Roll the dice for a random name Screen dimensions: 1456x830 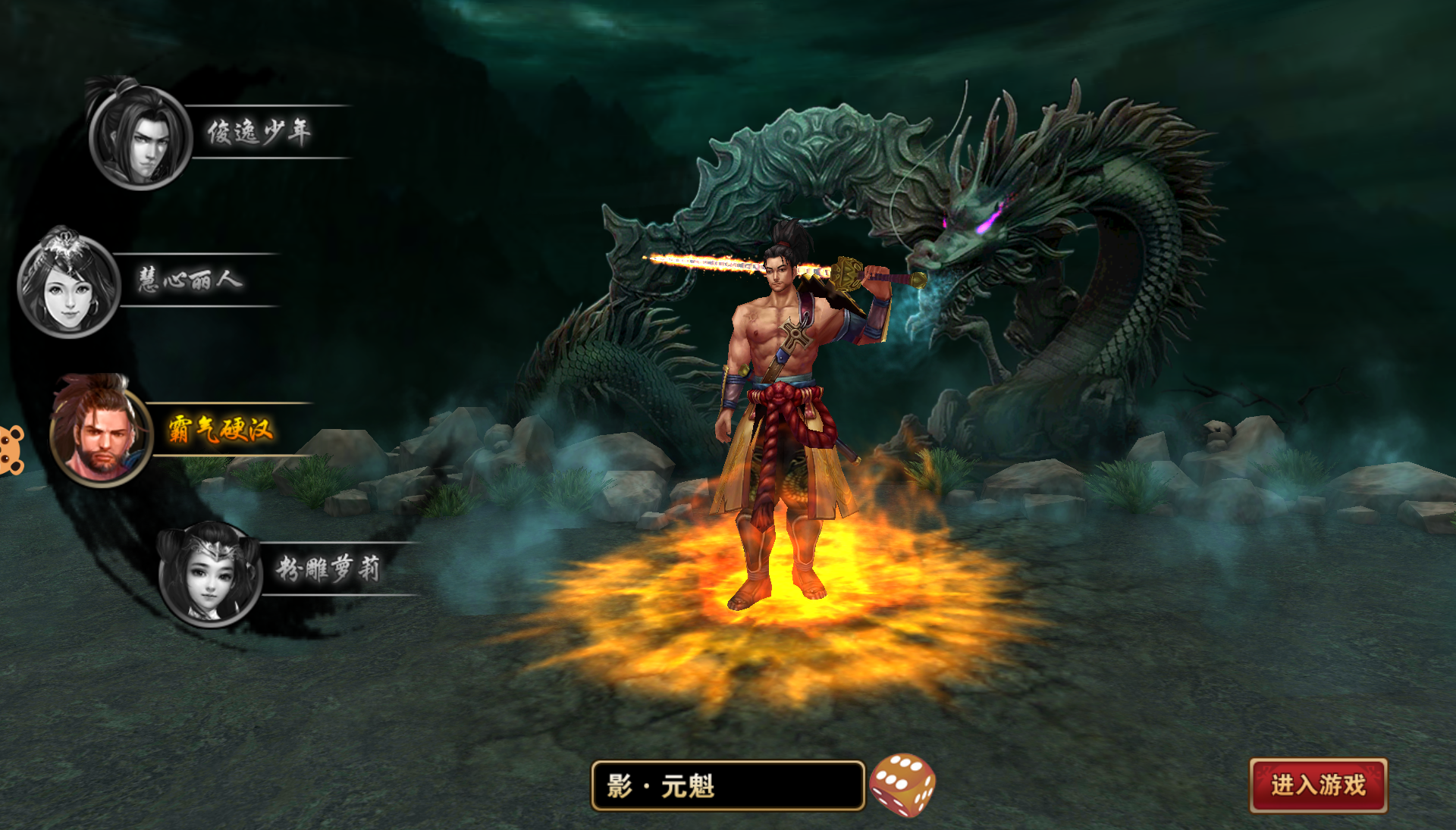click(x=902, y=785)
